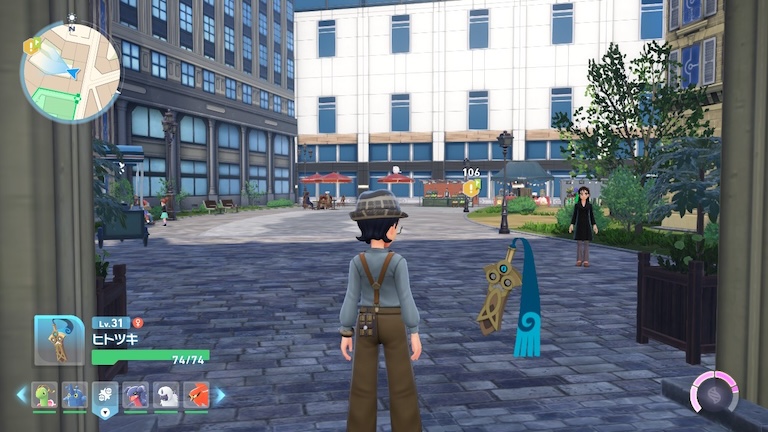Pick the highlighted middle party slot
Screen dimensions: 768x432
pyautogui.click(x=105, y=396)
